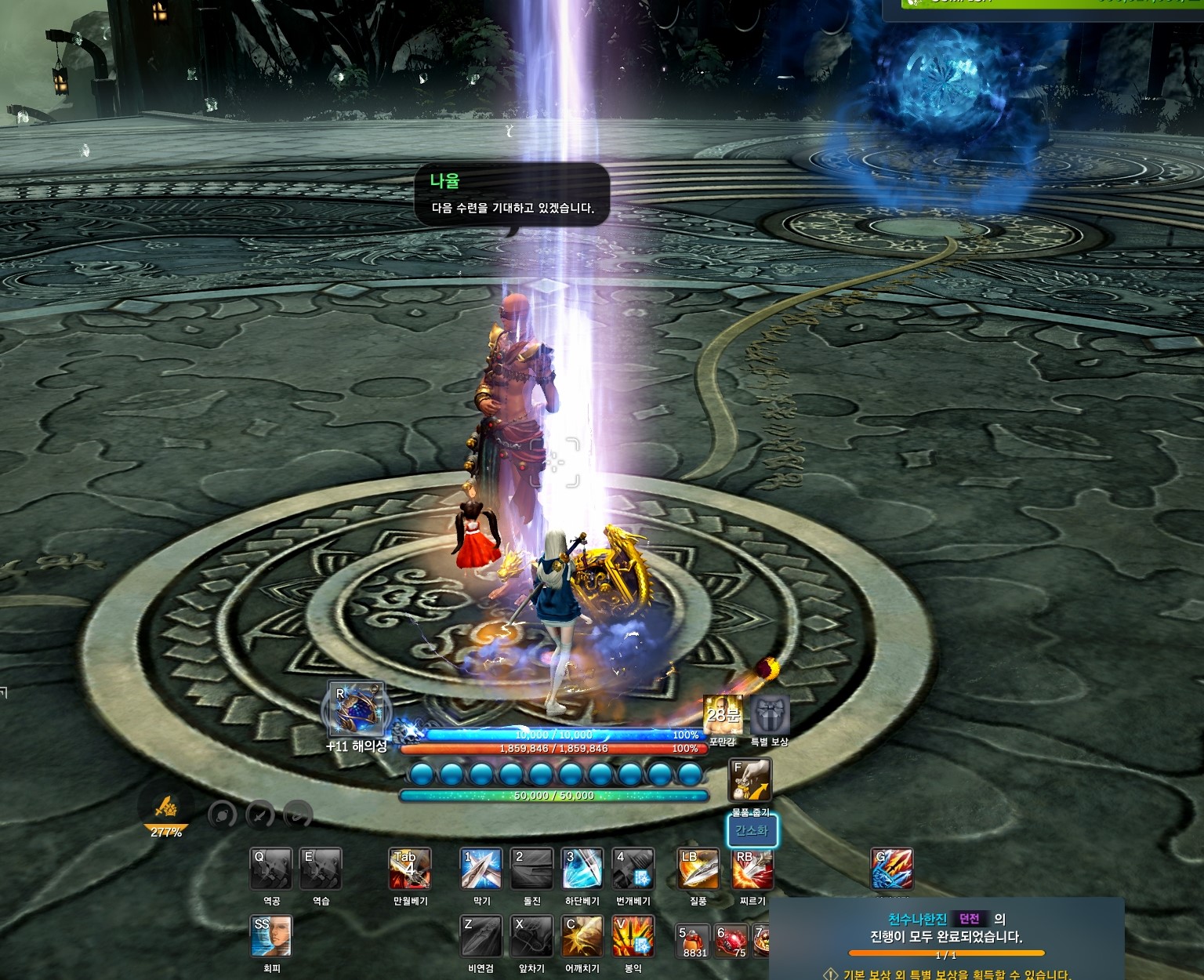Activate the 회피 evade skill
The width and height of the screenshot is (1204, 980).
pos(271,936)
